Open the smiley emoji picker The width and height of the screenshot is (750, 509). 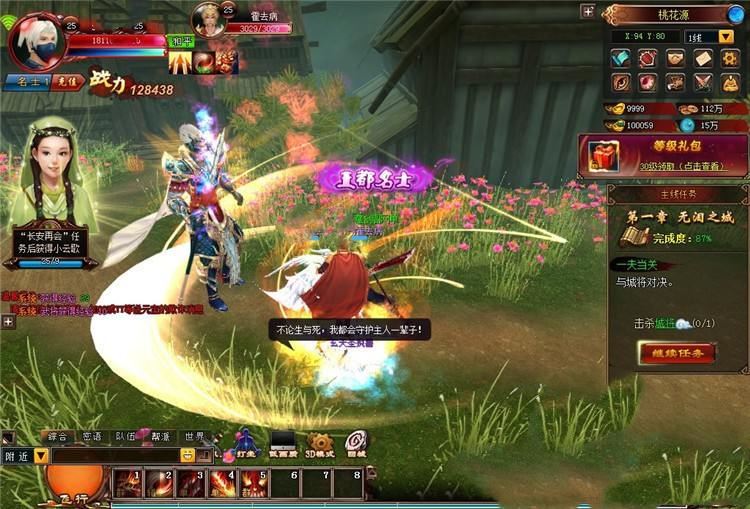coord(187,455)
